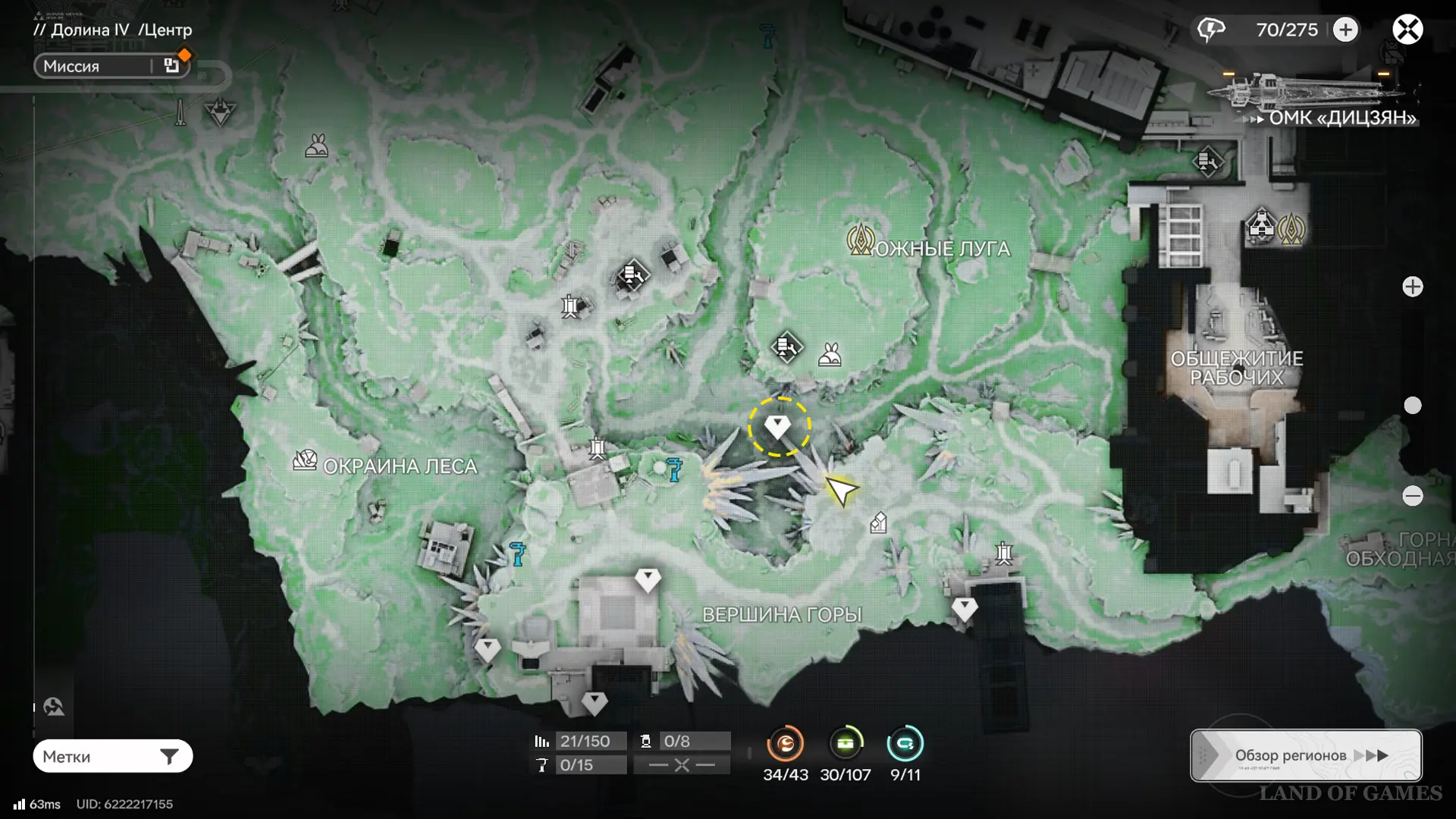The width and height of the screenshot is (1456, 819).
Task: Open the Обзор регионов region overview
Action: tap(1306, 755)
